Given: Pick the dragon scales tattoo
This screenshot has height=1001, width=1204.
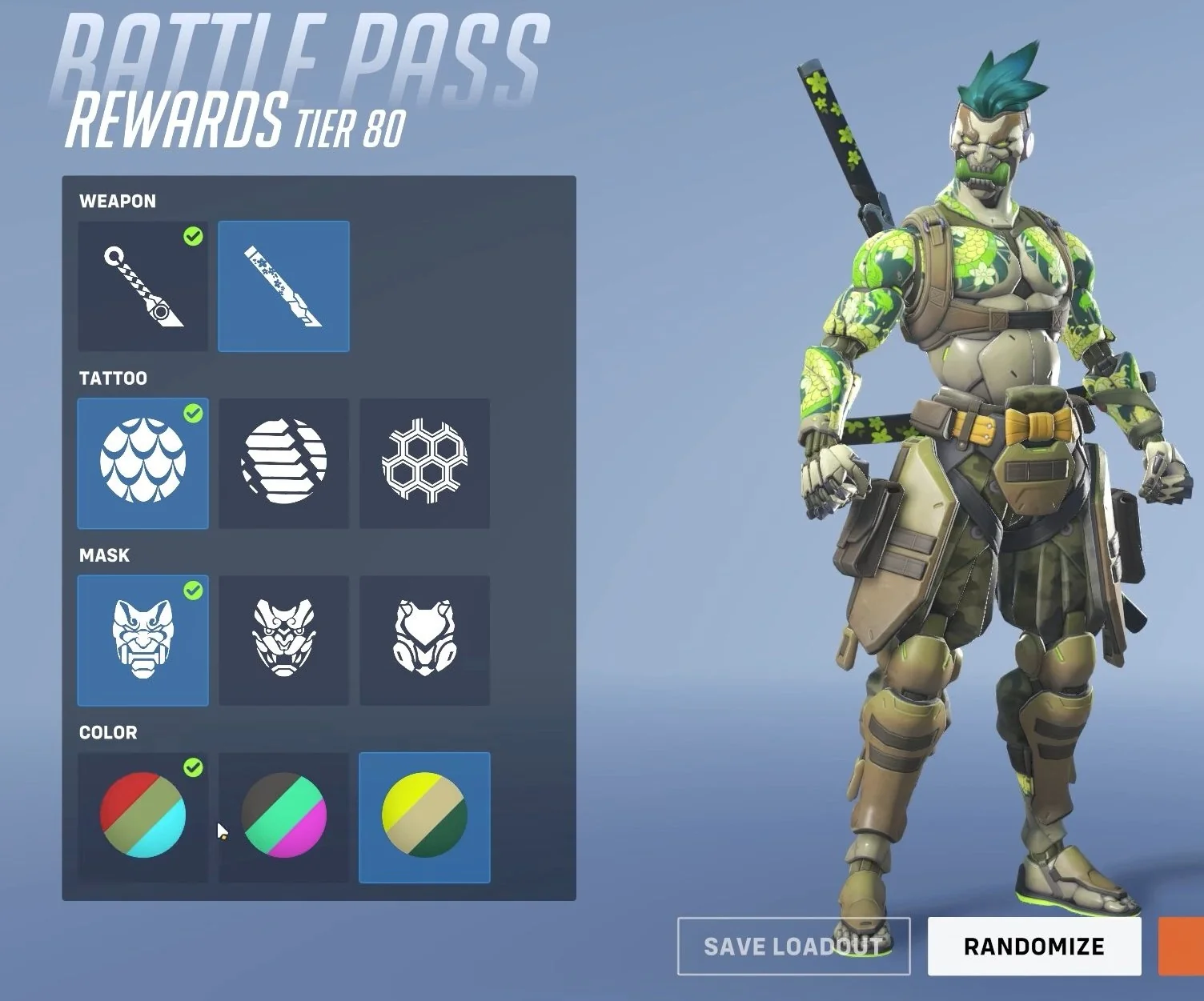Looking at the screenshot, I should [x=142, y=463].
